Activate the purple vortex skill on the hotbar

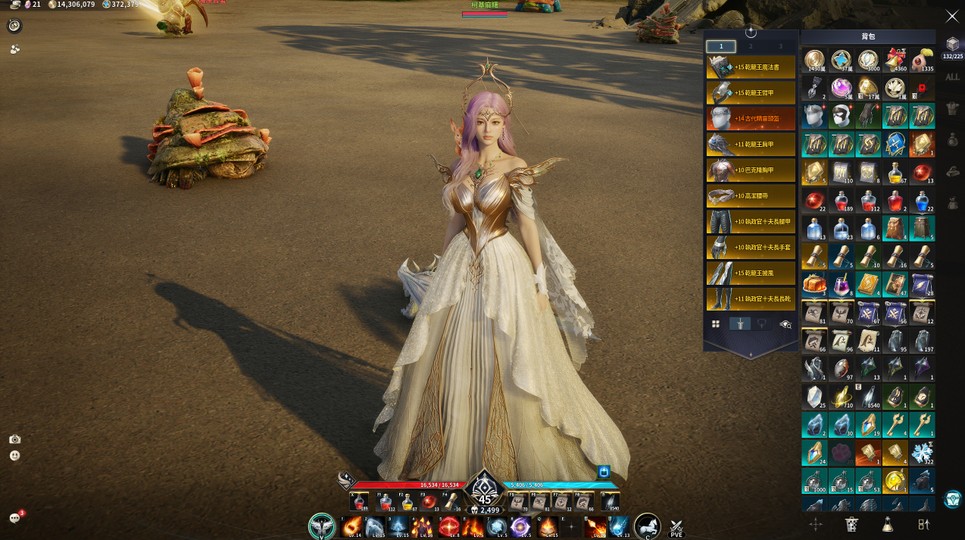520,526
